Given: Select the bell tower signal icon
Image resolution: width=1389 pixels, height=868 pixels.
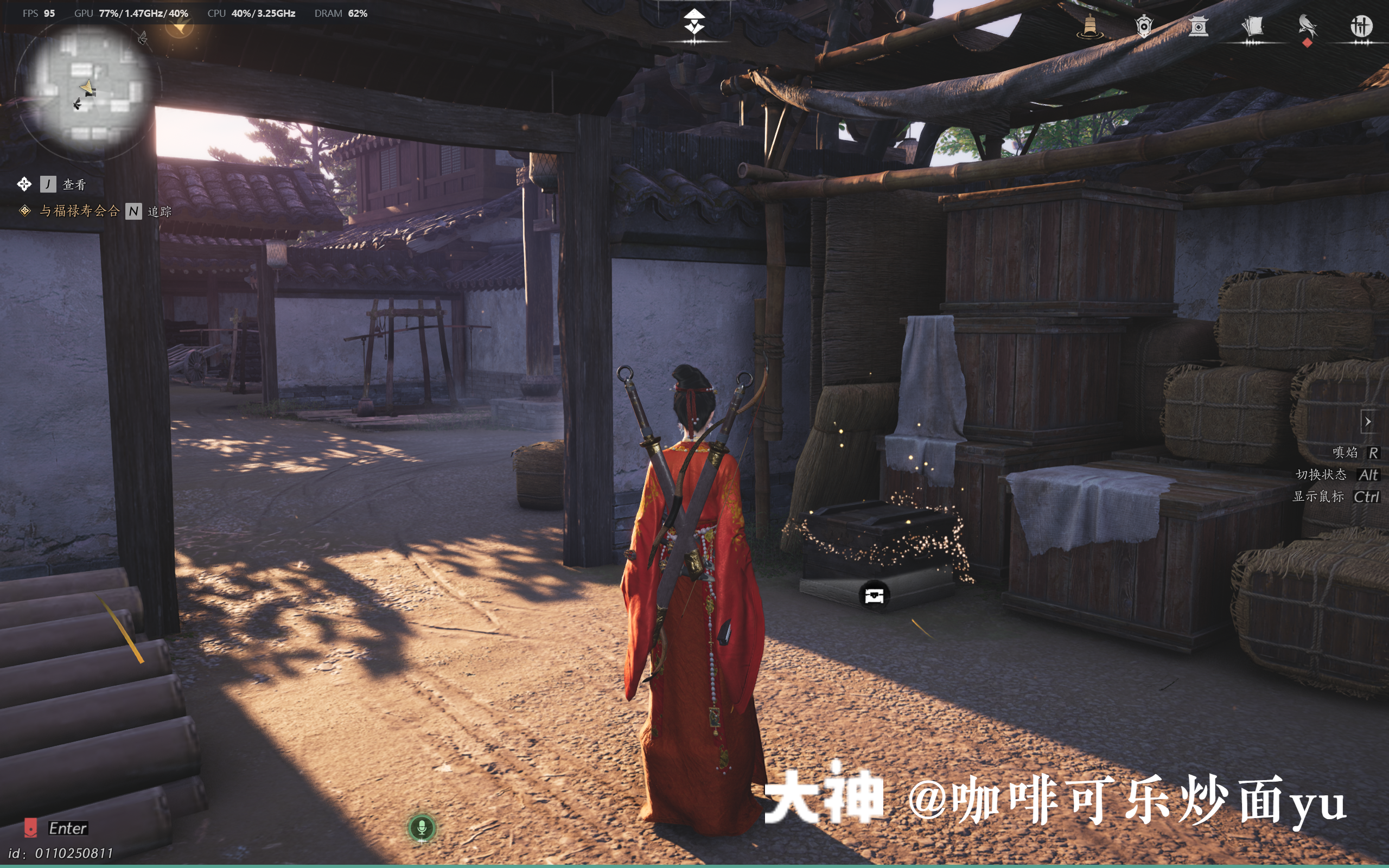Looking at the screenshot, I should (x=1090, y=26).
